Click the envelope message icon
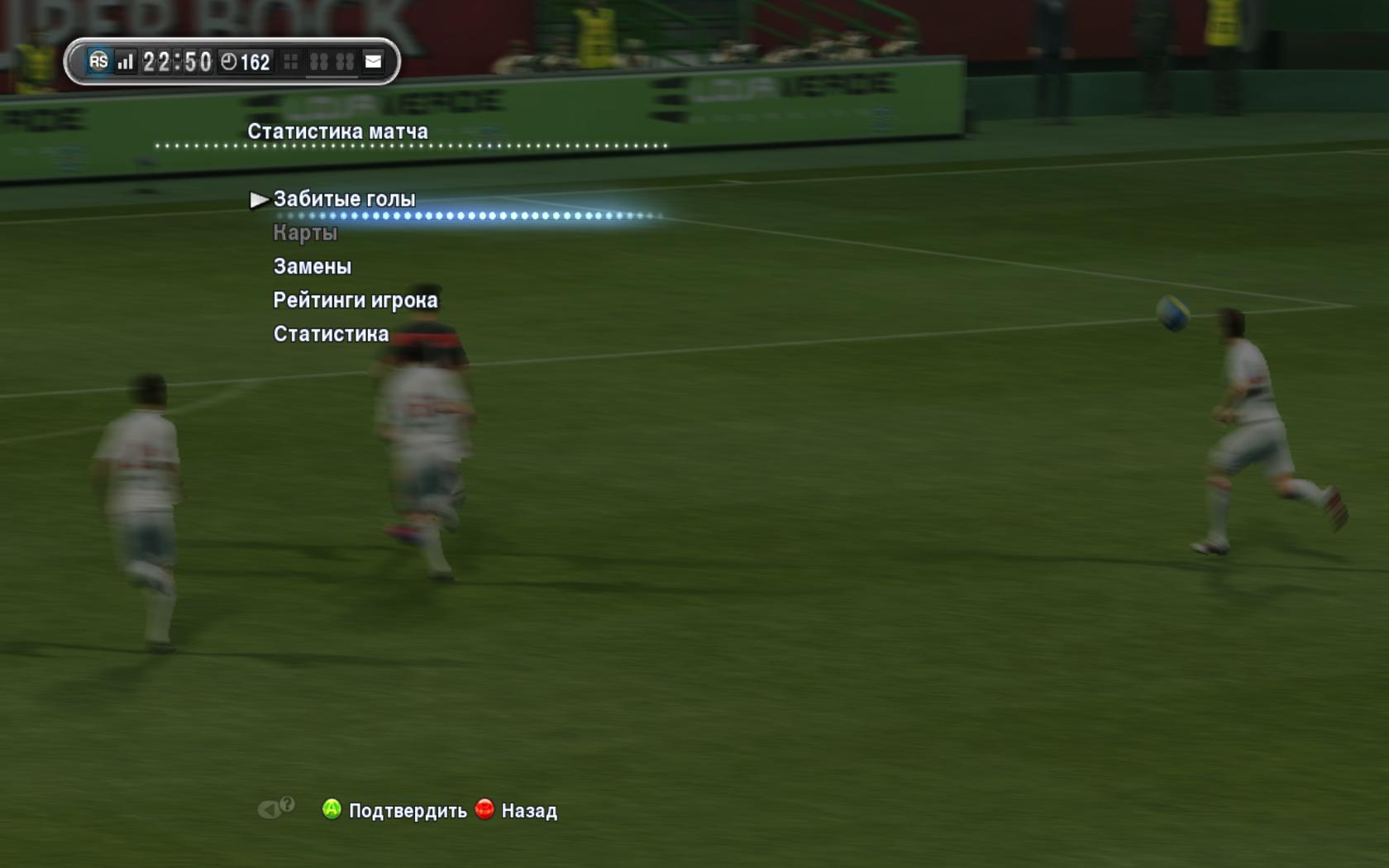The width and height of the screenshot is (1389, 868). point(374,61)
